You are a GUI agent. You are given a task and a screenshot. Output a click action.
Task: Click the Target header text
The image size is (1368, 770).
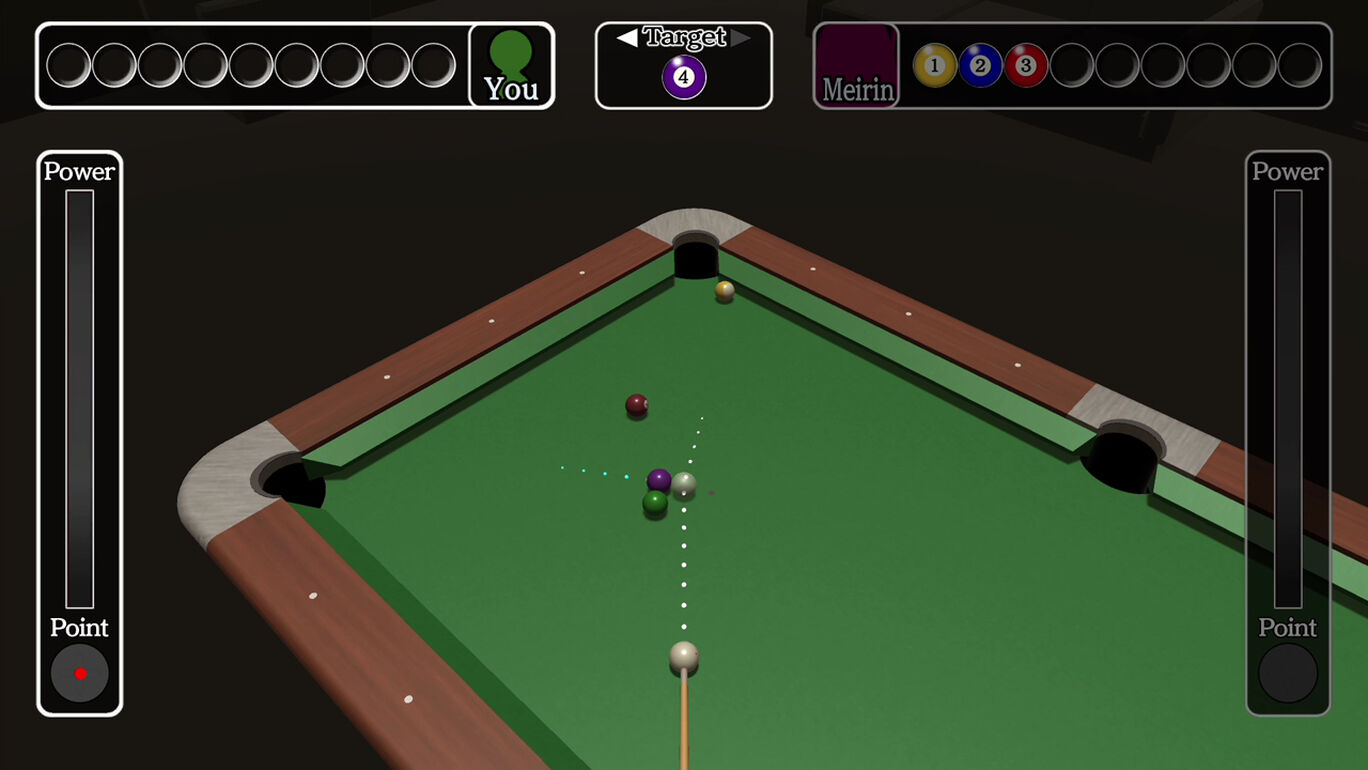point(684,38)
